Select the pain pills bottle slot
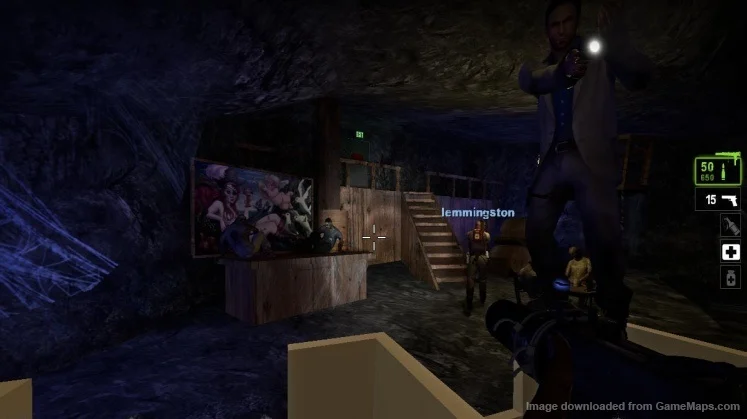This screenshot has height=419, width=747. 730,277
